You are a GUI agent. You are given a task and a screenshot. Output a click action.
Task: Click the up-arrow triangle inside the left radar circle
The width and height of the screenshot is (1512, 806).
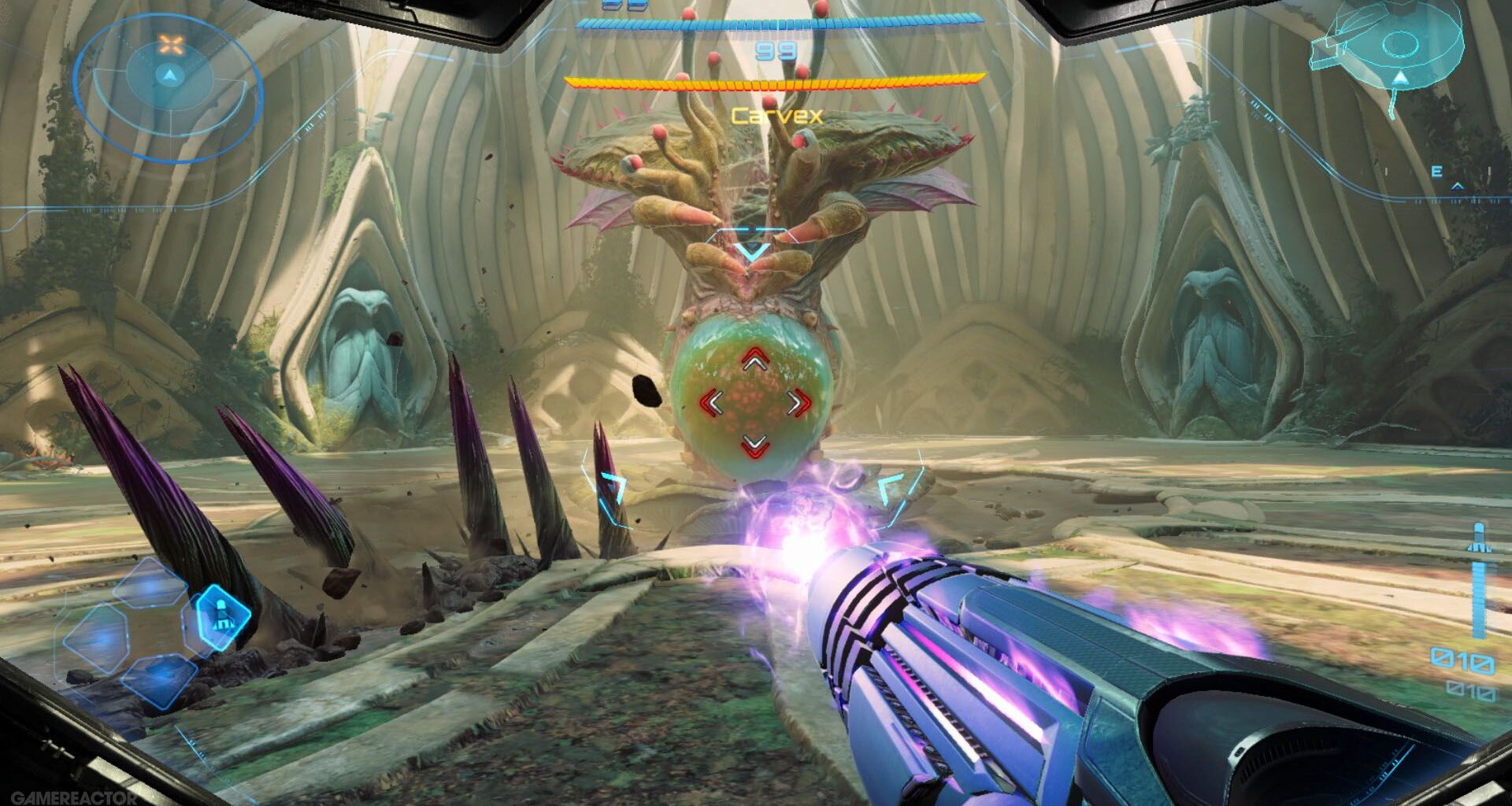(x=172, y=74)
